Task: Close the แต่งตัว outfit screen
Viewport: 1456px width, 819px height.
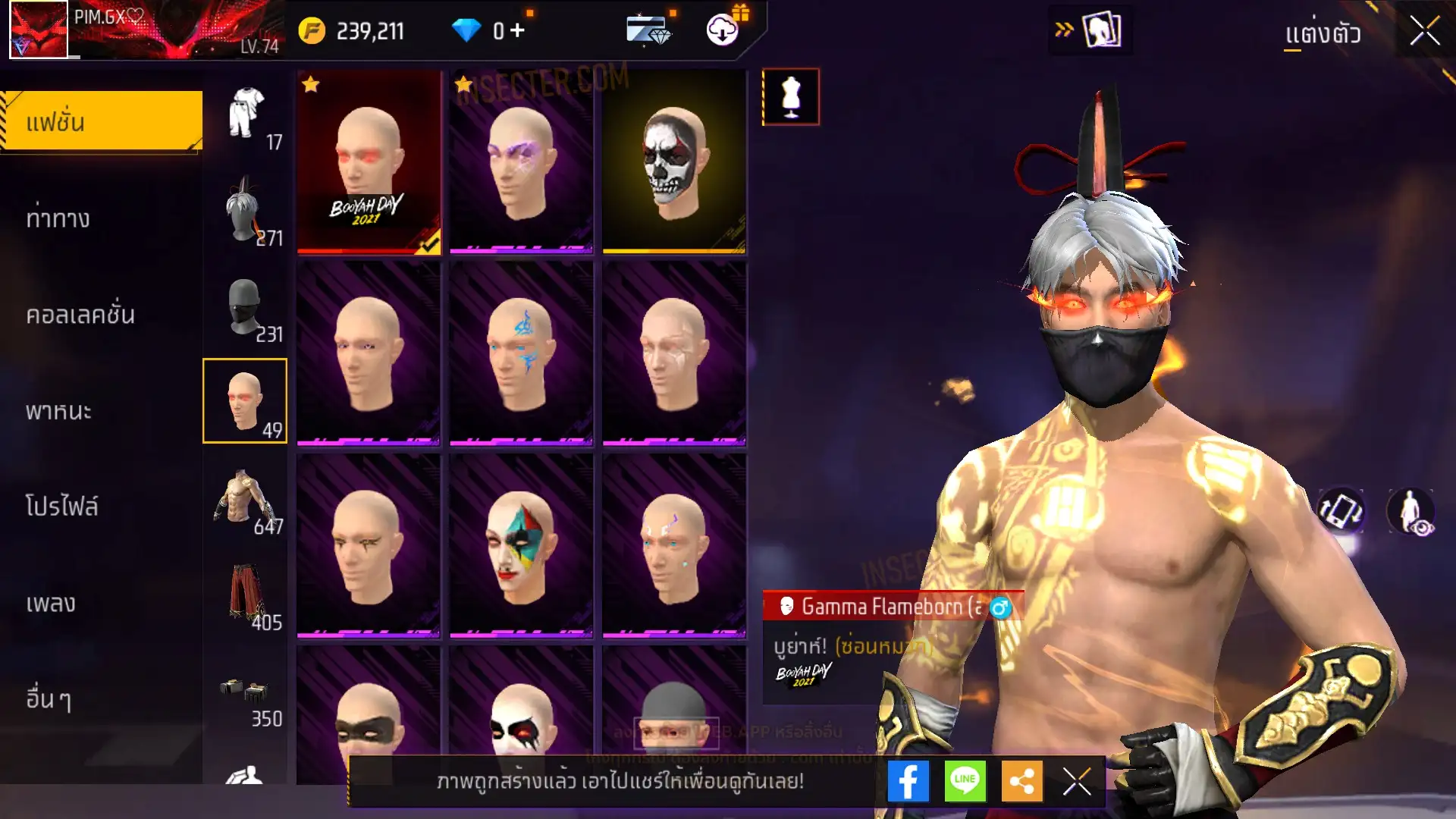Action: (x=1424, y=32)
